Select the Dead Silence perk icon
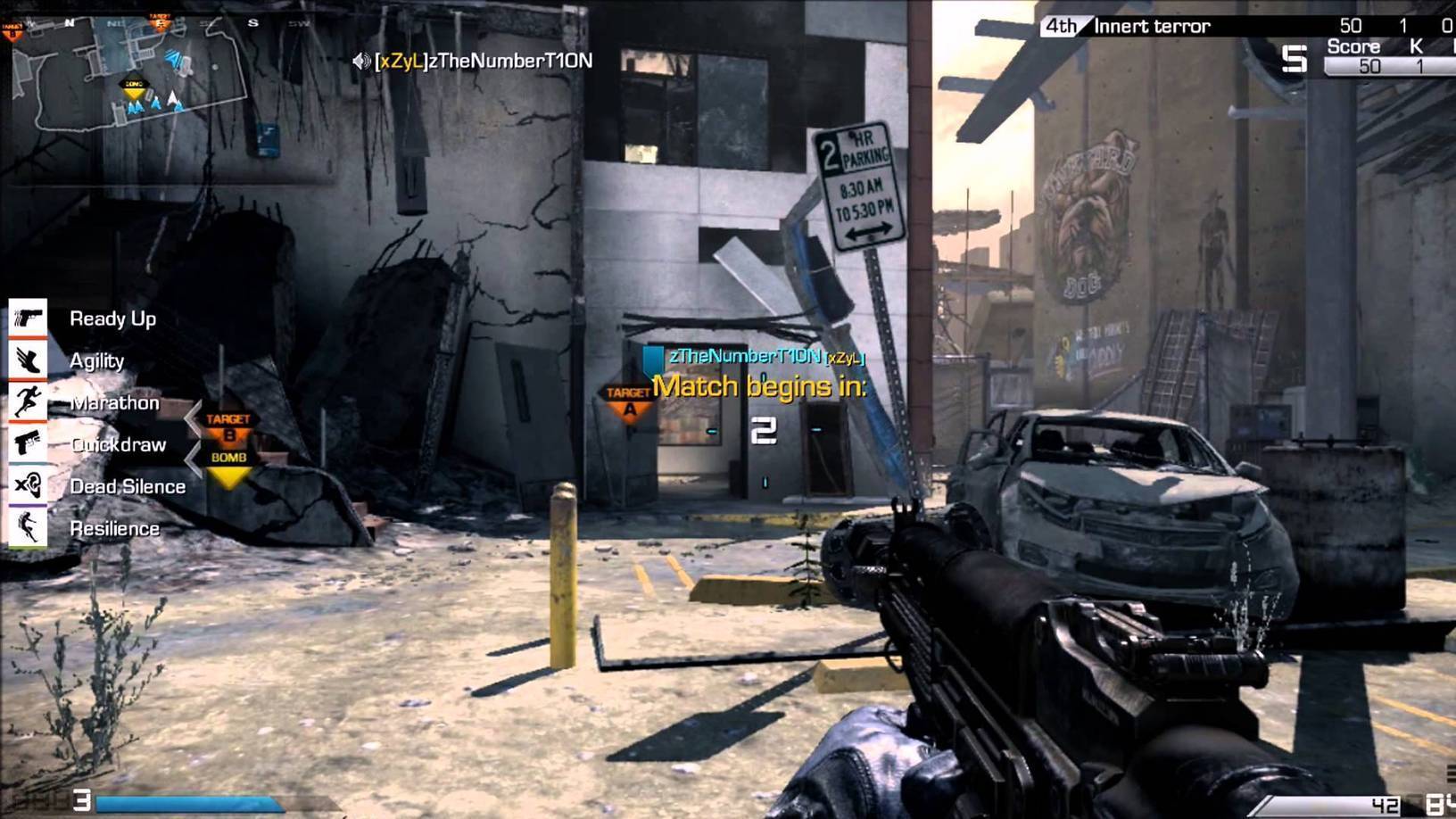This screenshot has width=1456, height=819. [28, 485]
